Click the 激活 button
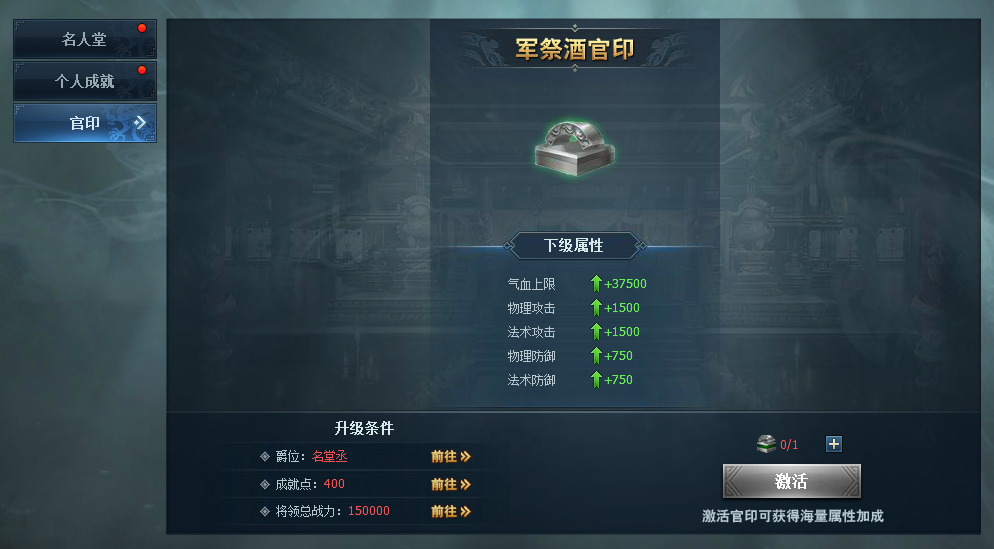Viewport: 994px width, 549px height. (791, 481)
